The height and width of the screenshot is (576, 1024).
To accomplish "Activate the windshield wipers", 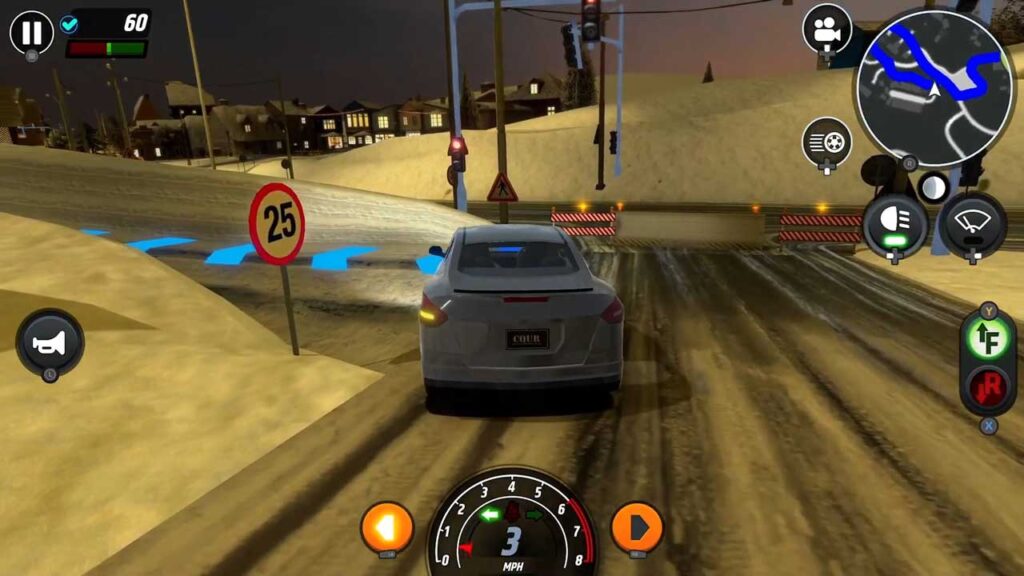I will coord(972,224).
